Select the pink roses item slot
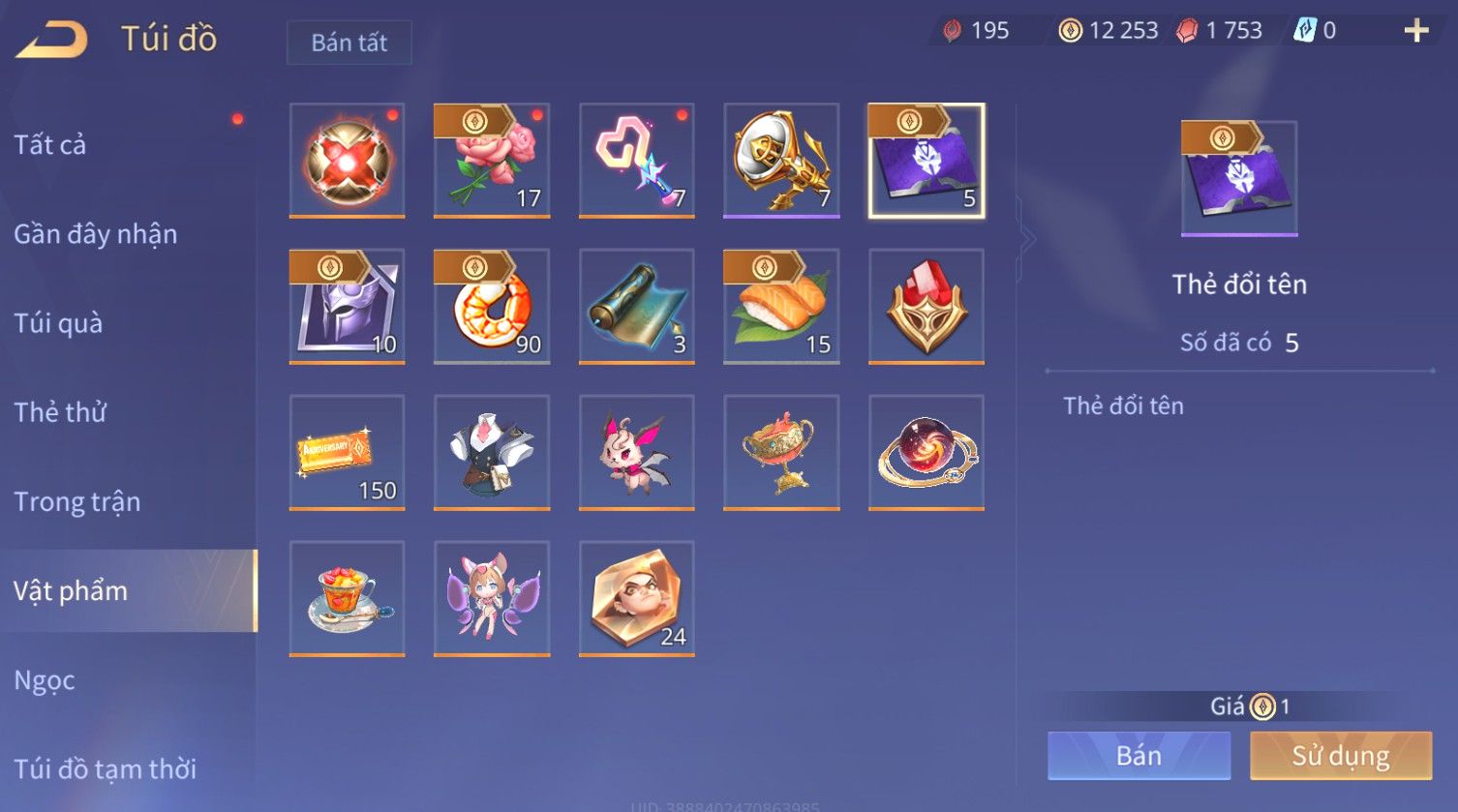 (x=492, y=160)
